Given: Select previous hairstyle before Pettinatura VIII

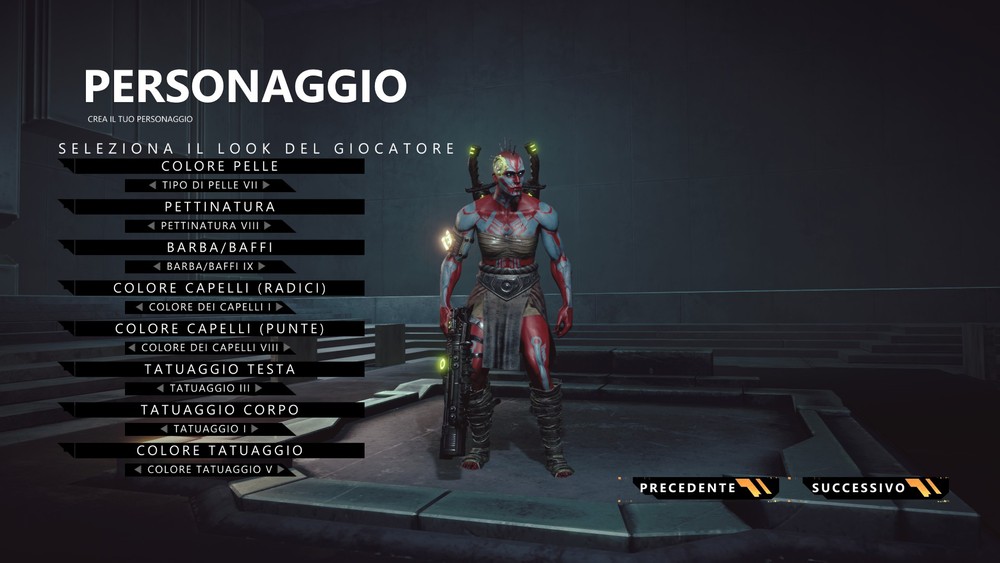Looking at the screenshot, I should (x=152, y=226).
